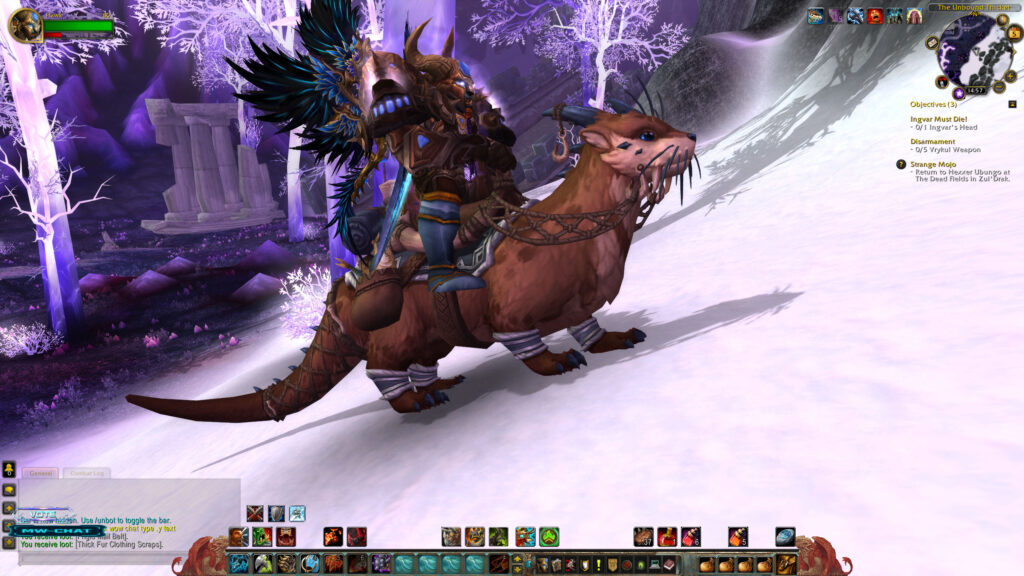Click the player portrait frame

click(x=25, y=25)
